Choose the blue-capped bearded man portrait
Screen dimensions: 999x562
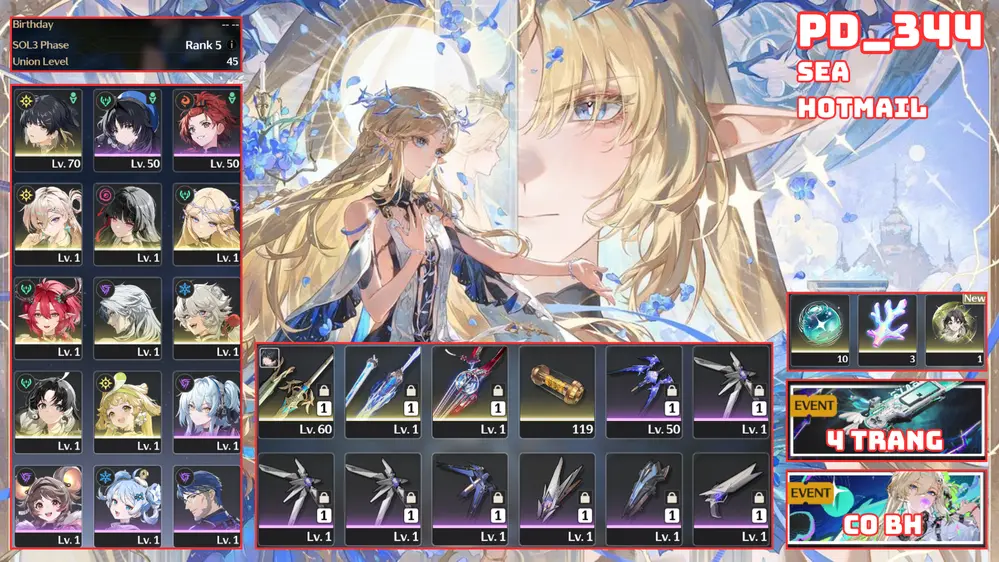(207, 505)
